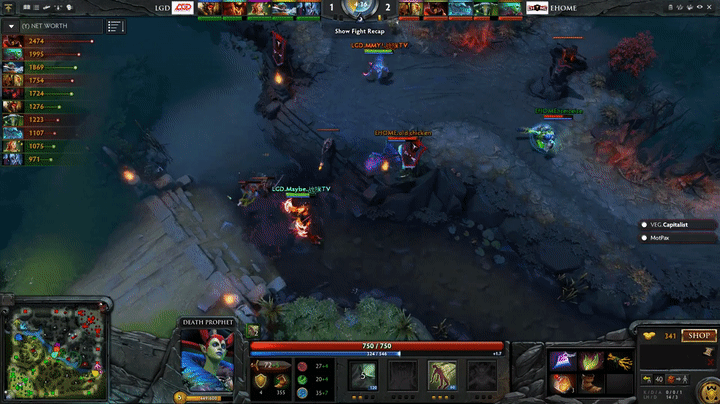The height and width of the screenshot is (404, 720).
Task: Open the top-left main menu button
Action: coord(8,7)
